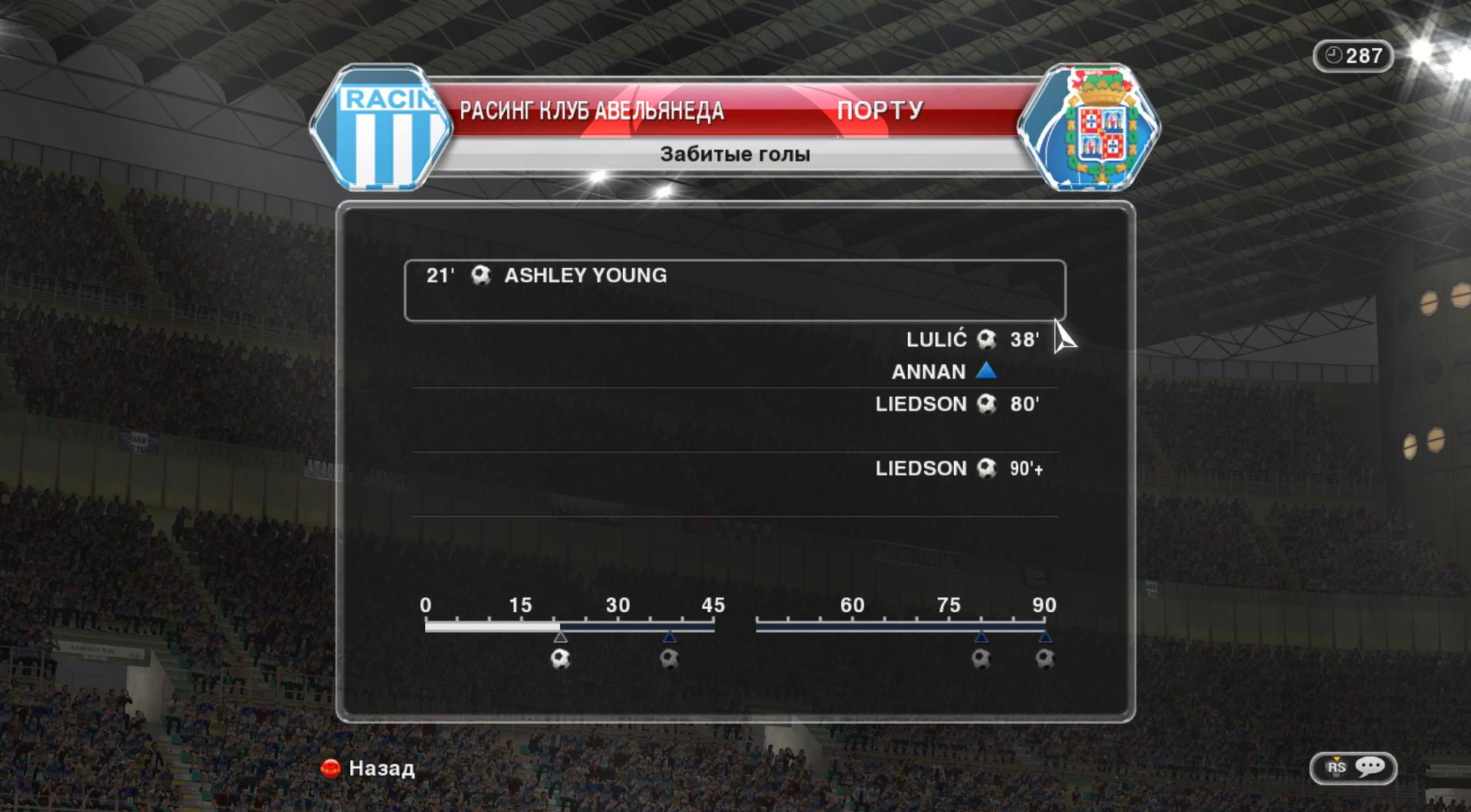Click the 38th-minute ball marker on timeline
The height and width of the screenshot is (812, 1471).
coord(670,659)
